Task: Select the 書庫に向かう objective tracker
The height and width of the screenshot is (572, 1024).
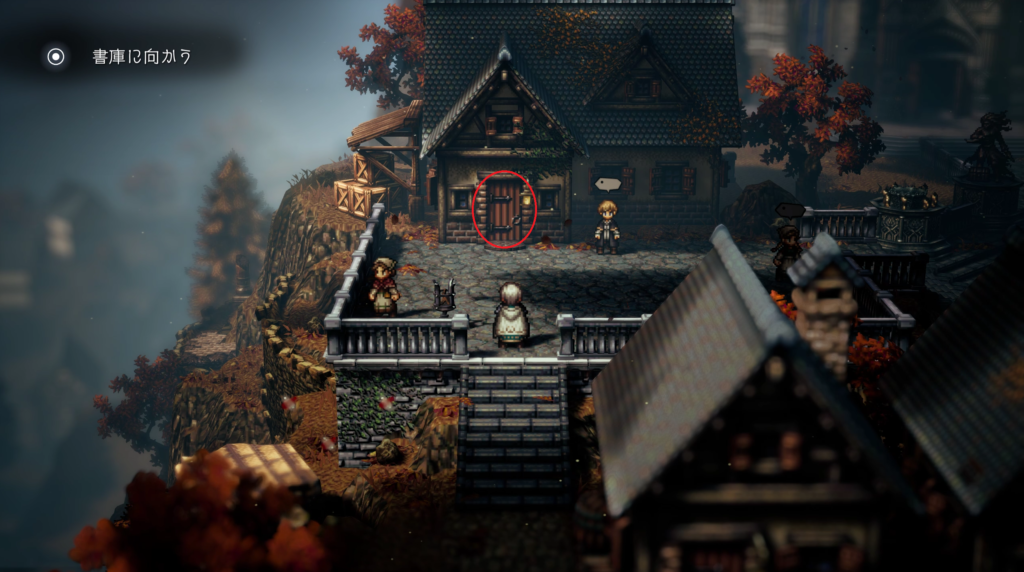Action: 140,57
